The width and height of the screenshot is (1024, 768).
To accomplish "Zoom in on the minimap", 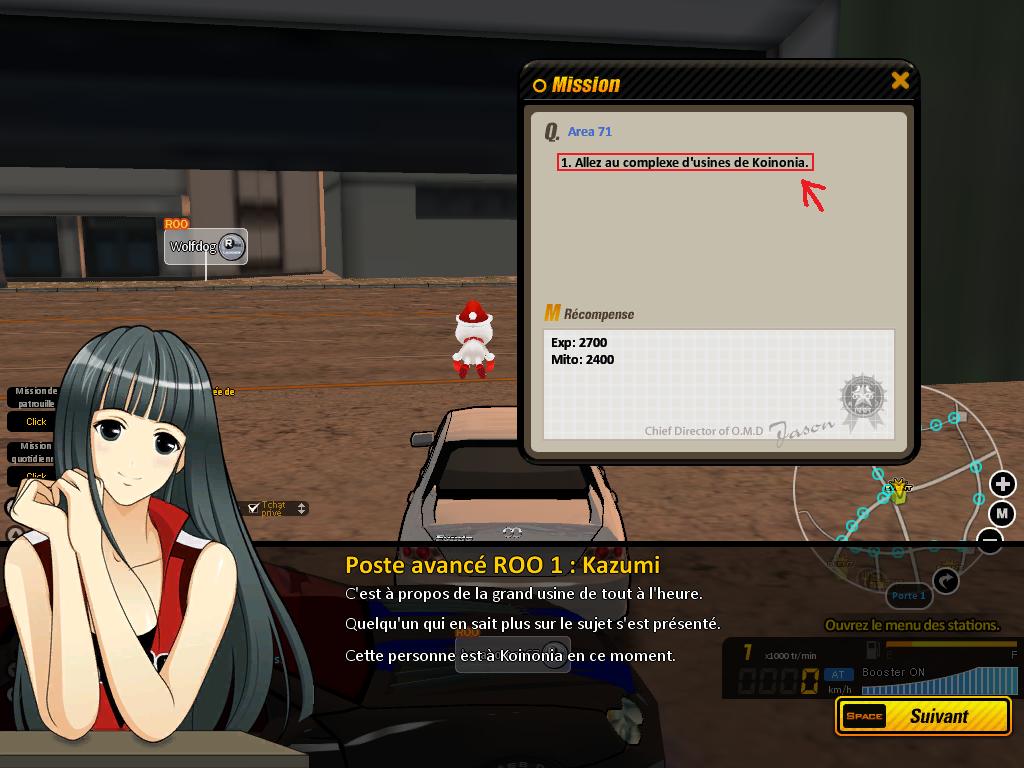I will pyautogui.click(x=1002, y=485).
